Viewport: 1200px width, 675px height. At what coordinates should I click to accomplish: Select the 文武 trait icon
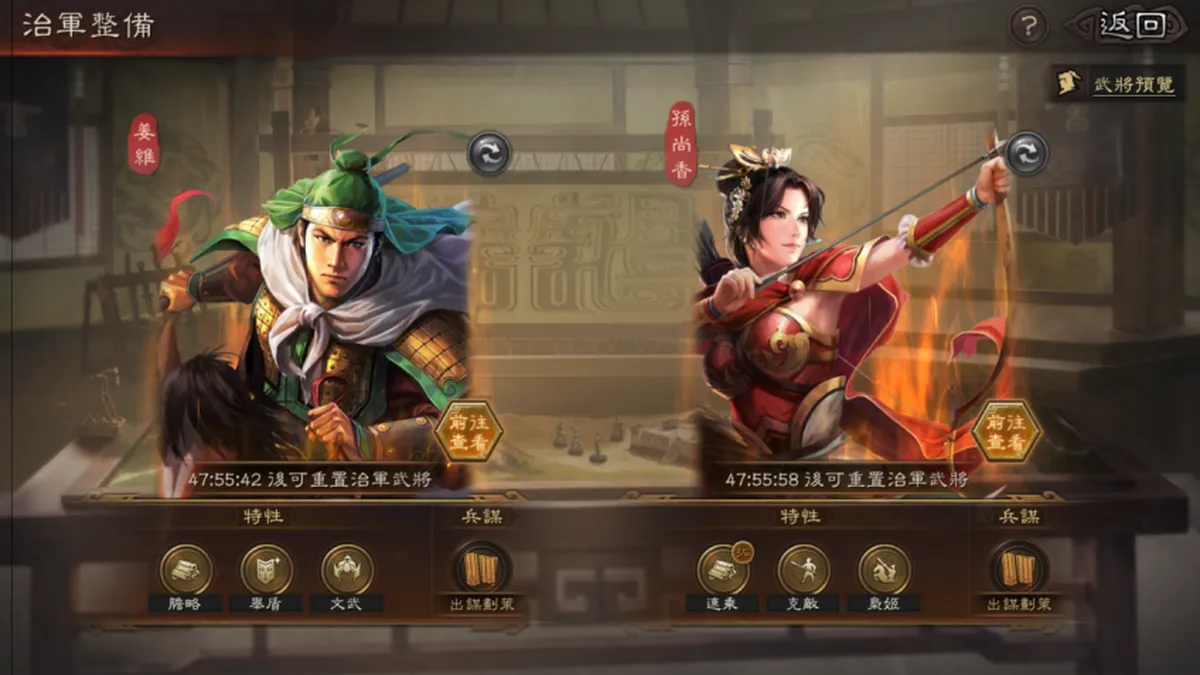click(347, 570)
